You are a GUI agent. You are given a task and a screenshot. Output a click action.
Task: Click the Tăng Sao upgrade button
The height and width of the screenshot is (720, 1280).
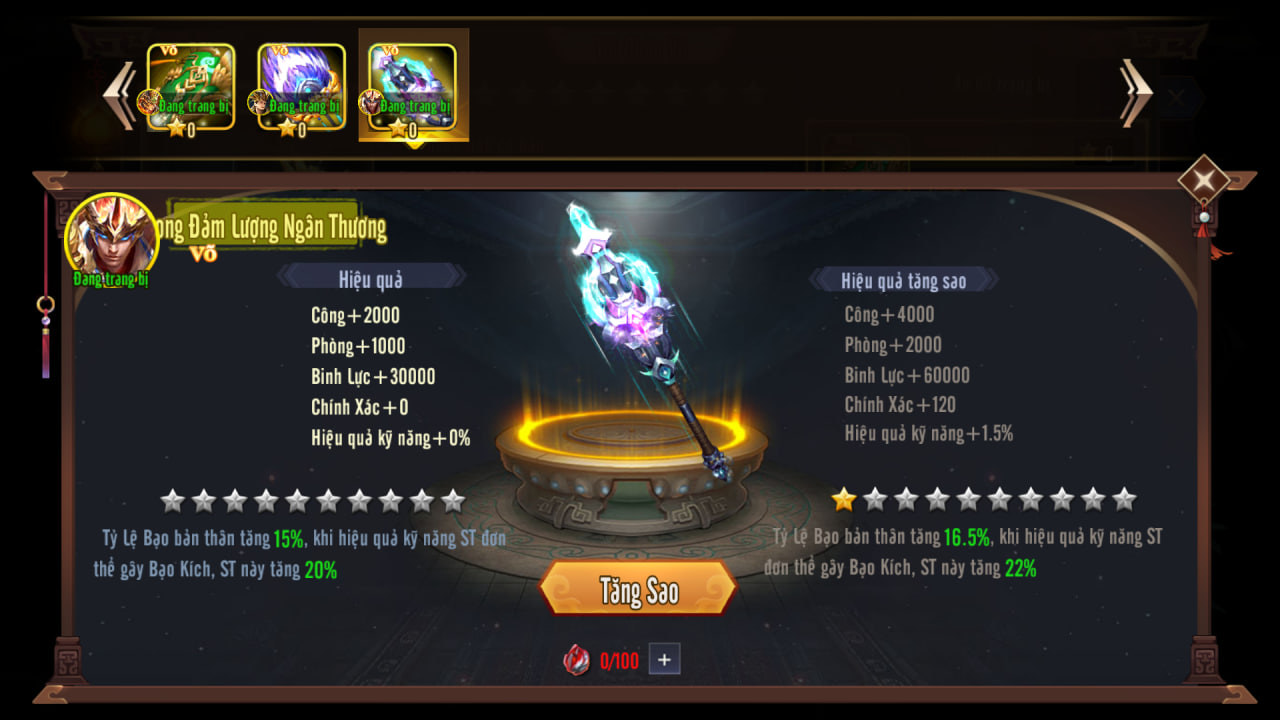[638, 590]
